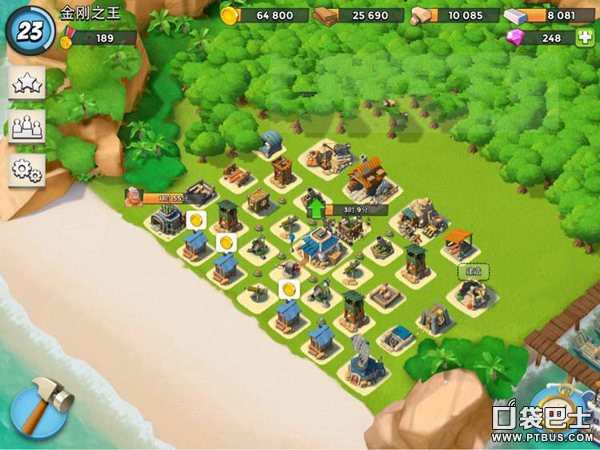600x450 pixels.
Task: Open the achievements stars button
Action: click(27, 86)
